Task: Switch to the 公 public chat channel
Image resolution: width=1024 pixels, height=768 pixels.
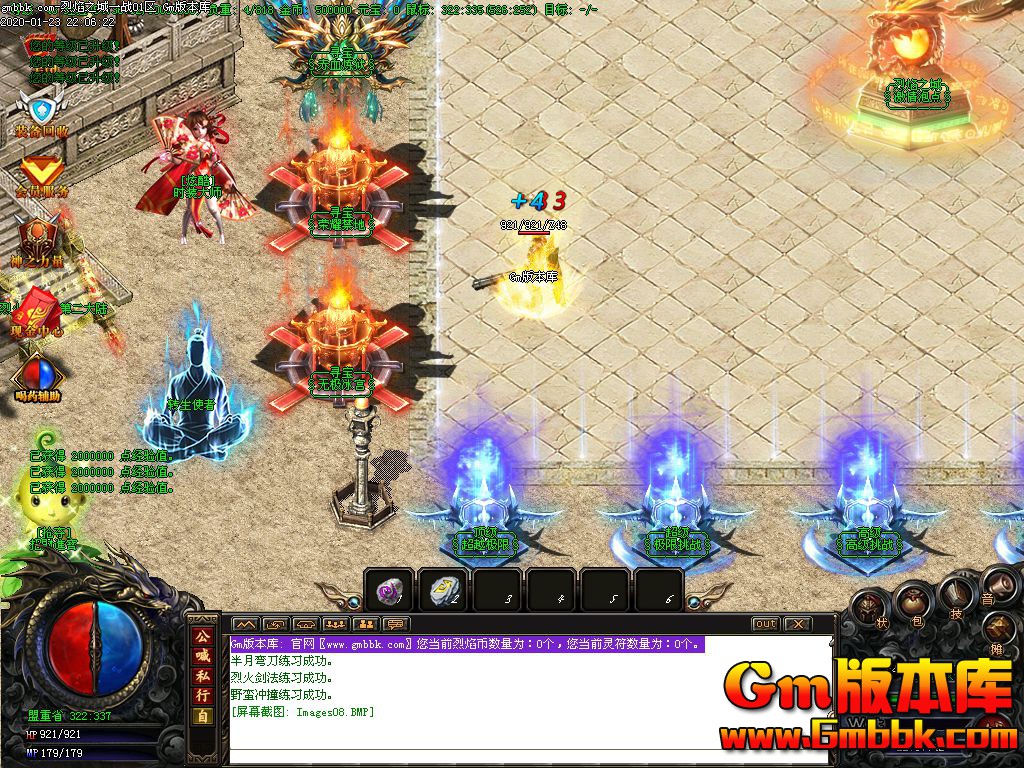Action: pos(202,637)
